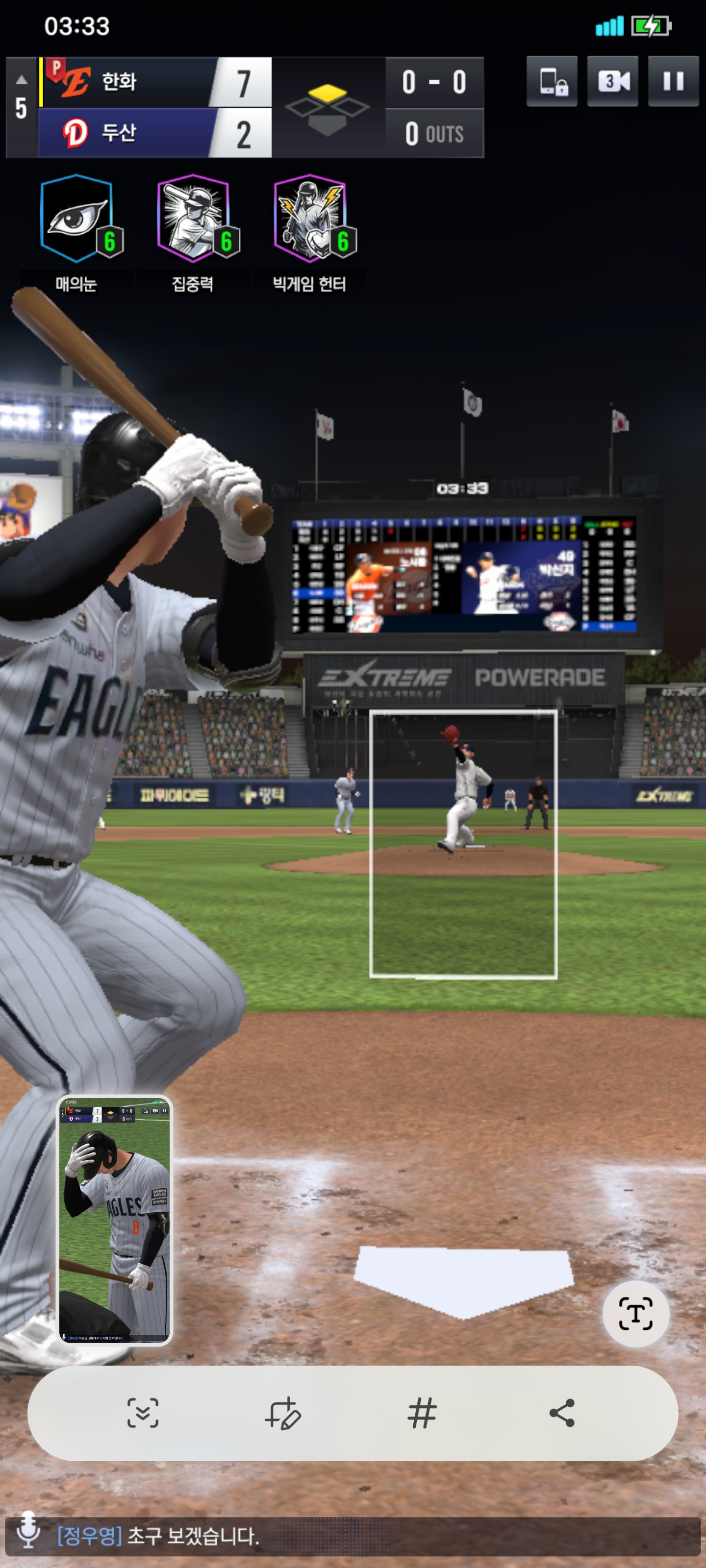Select the 빅게임 헌터 skill icon

311,219
